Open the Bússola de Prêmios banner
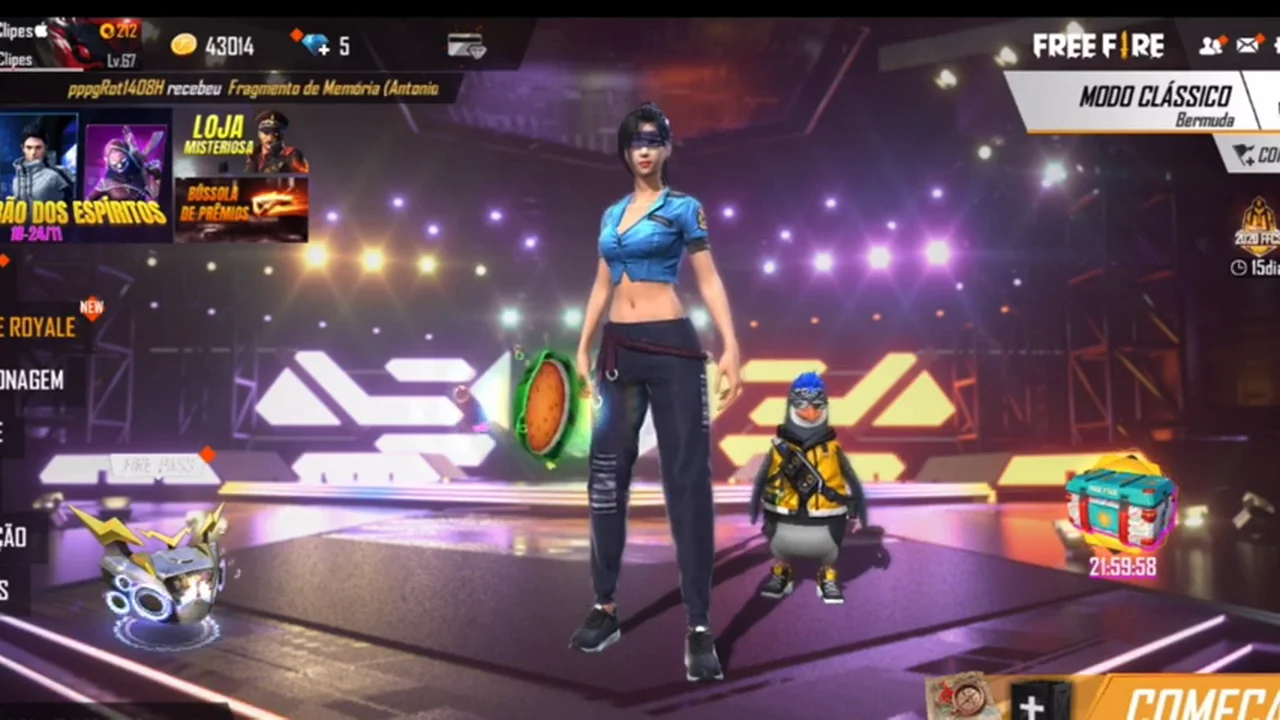The height and width of the screenshot is (720, 1280). [241, 209]
